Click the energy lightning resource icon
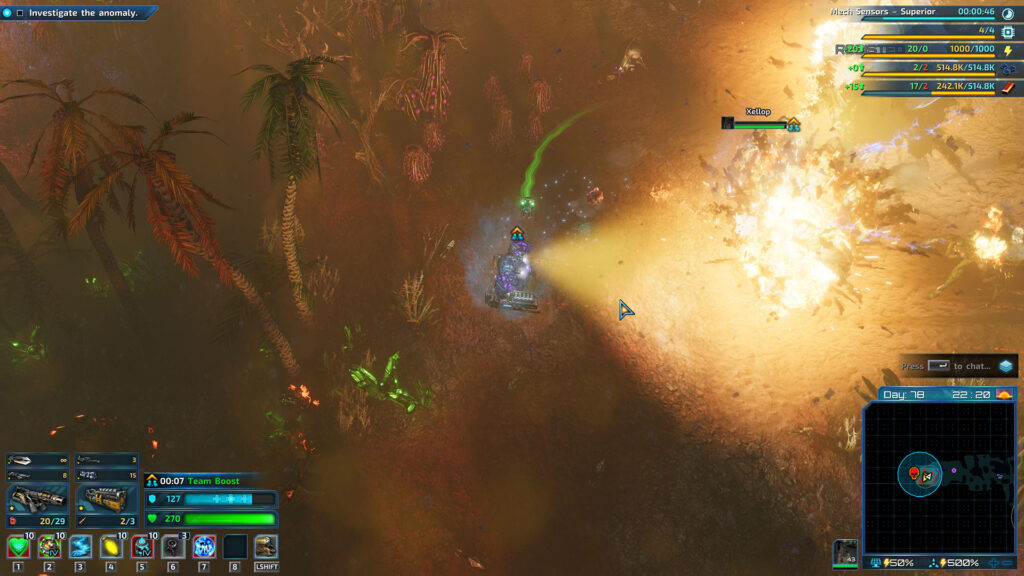The image size is (1024, 576). click(1007, 50)
